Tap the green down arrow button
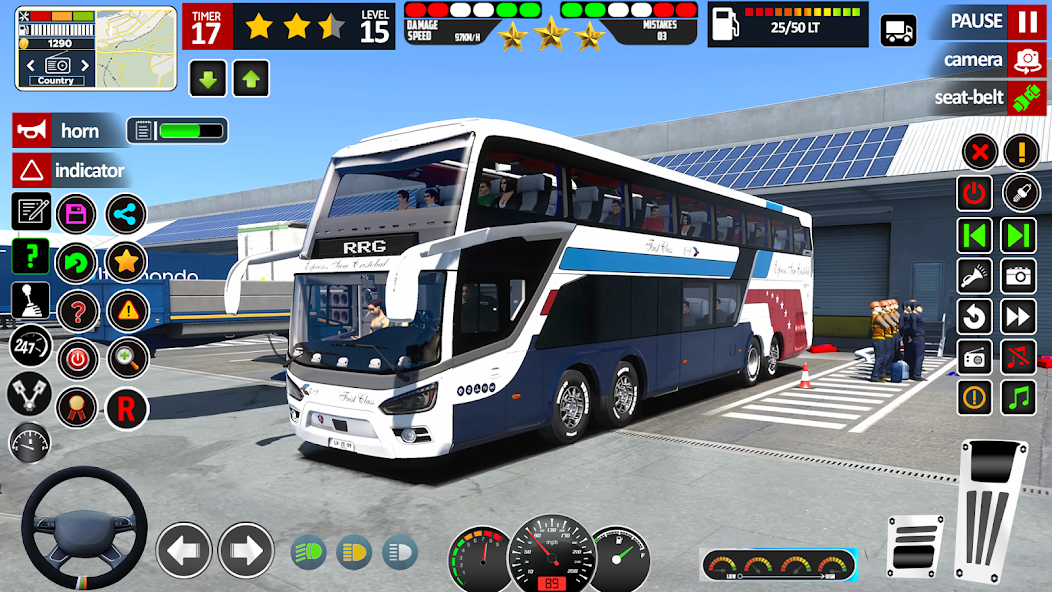Image resolution: width=1052 pixels, height=592 pixels. [x=208, y=79]
